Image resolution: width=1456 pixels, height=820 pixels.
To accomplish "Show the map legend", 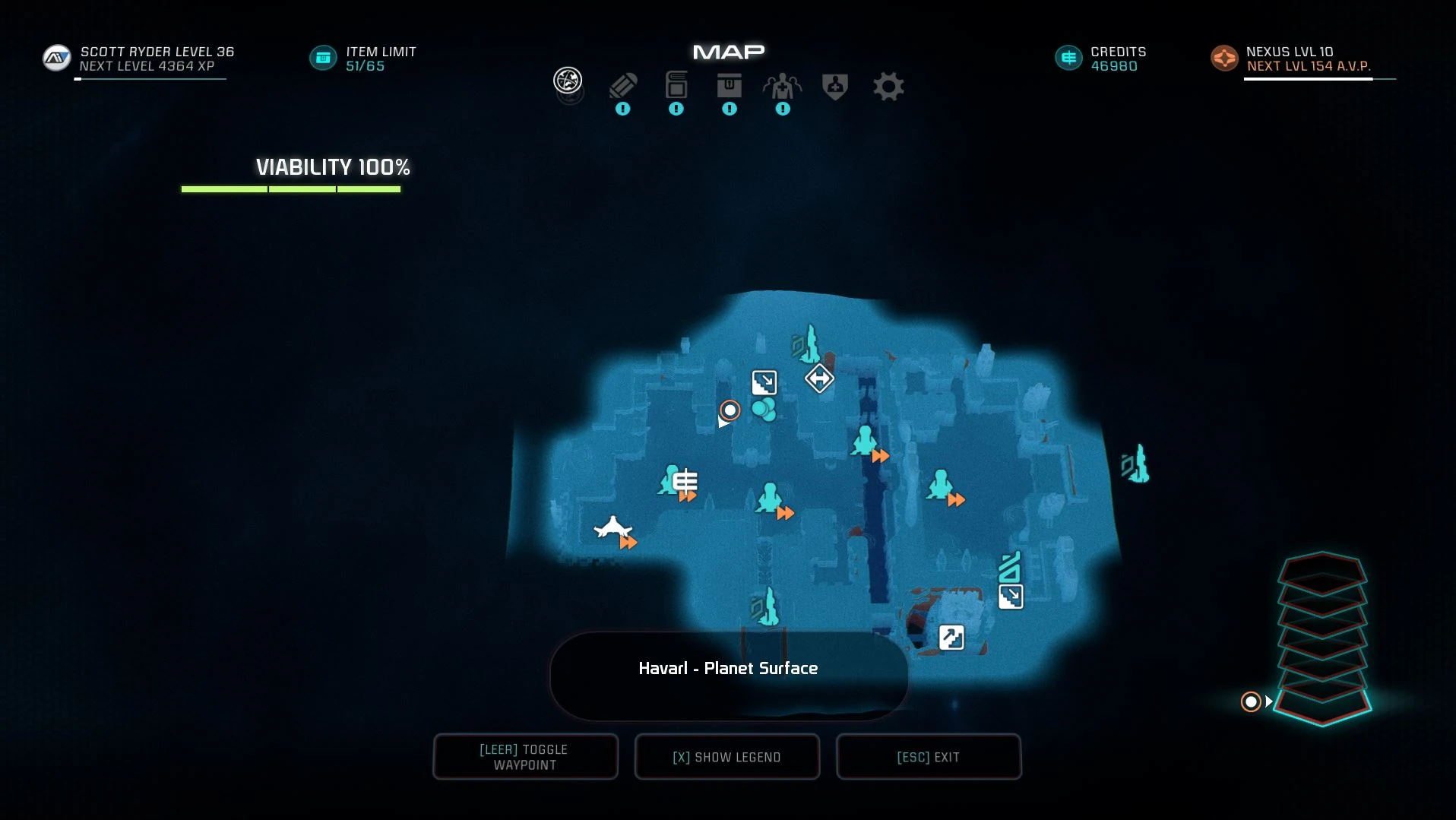I will [727, 757].
